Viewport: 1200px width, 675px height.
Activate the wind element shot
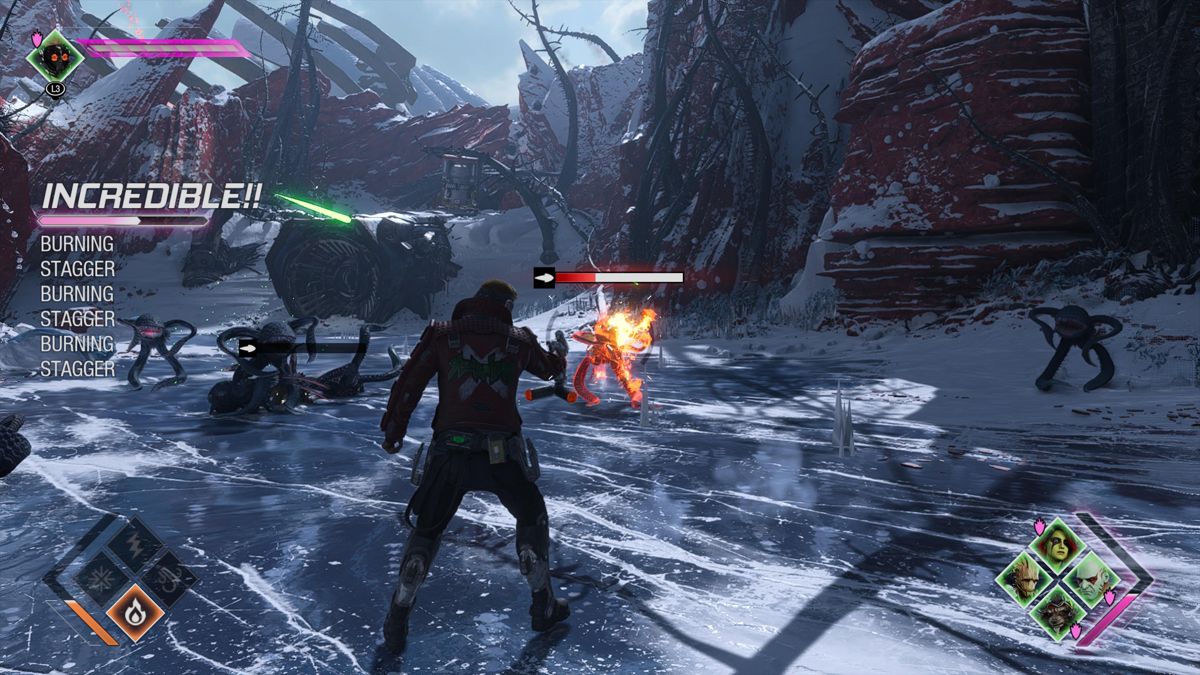[167, 579]
